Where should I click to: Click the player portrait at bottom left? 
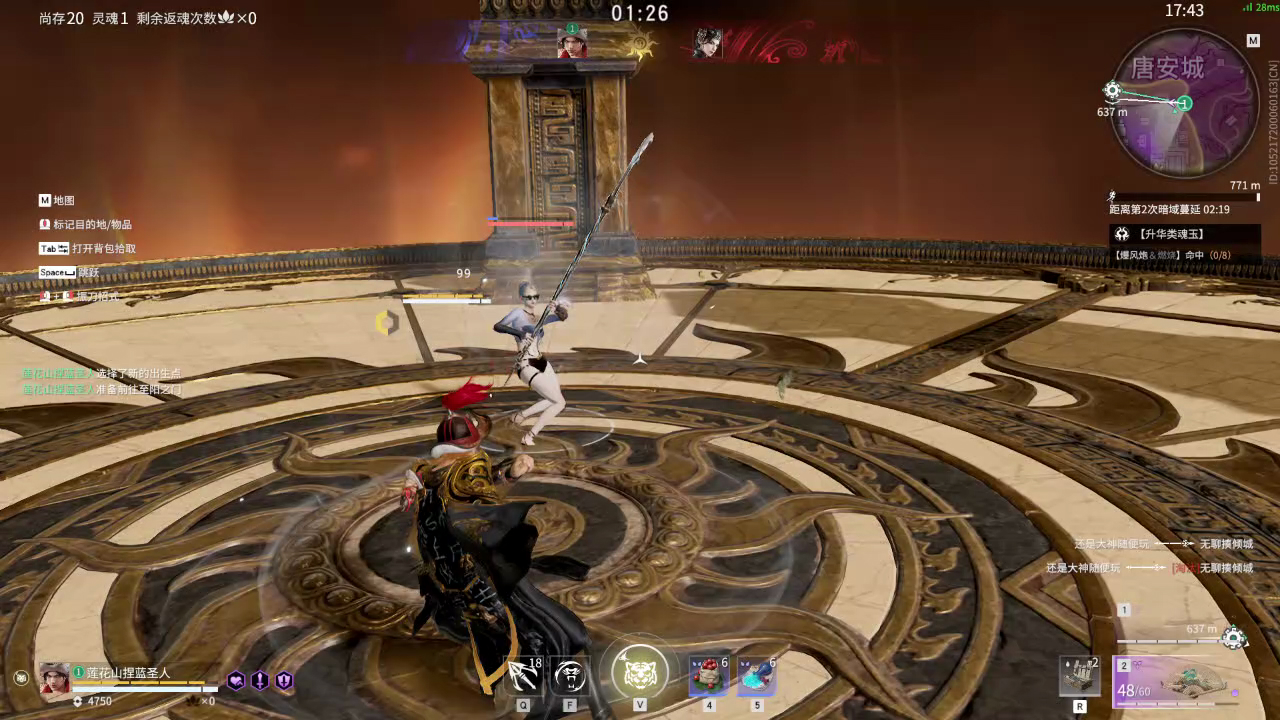coord(54,678)
